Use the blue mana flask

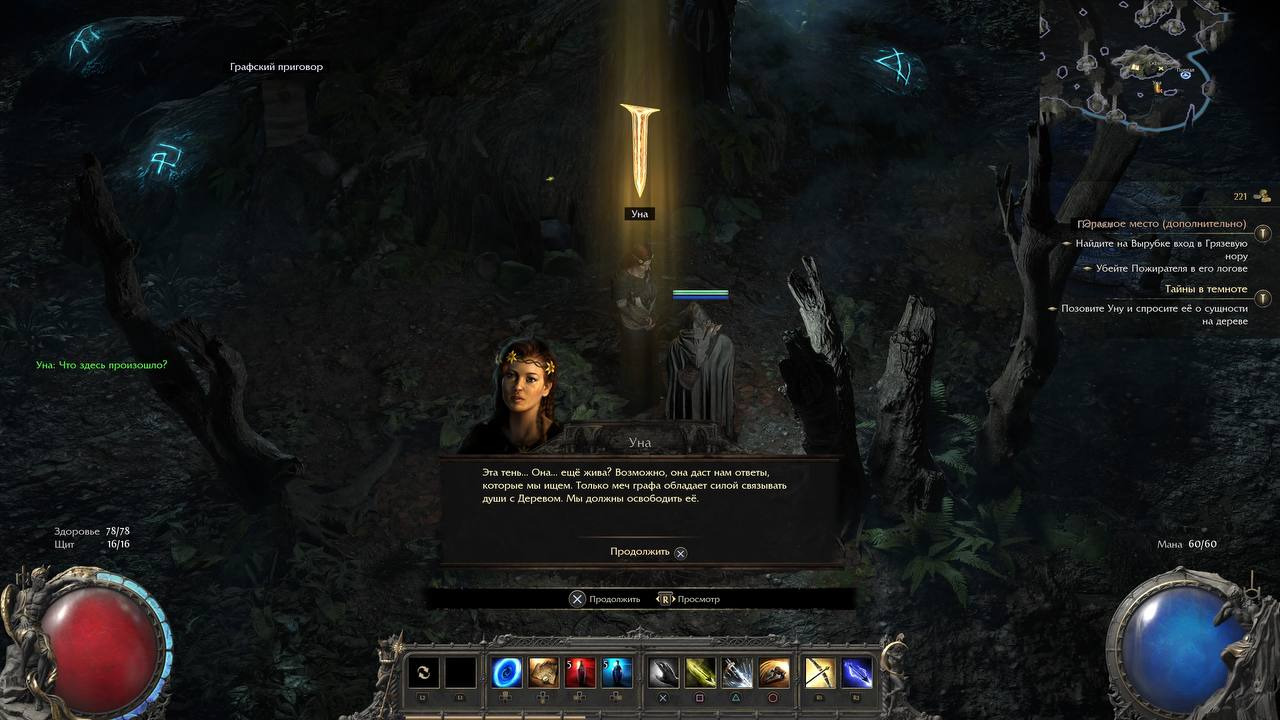click(616, 673)
